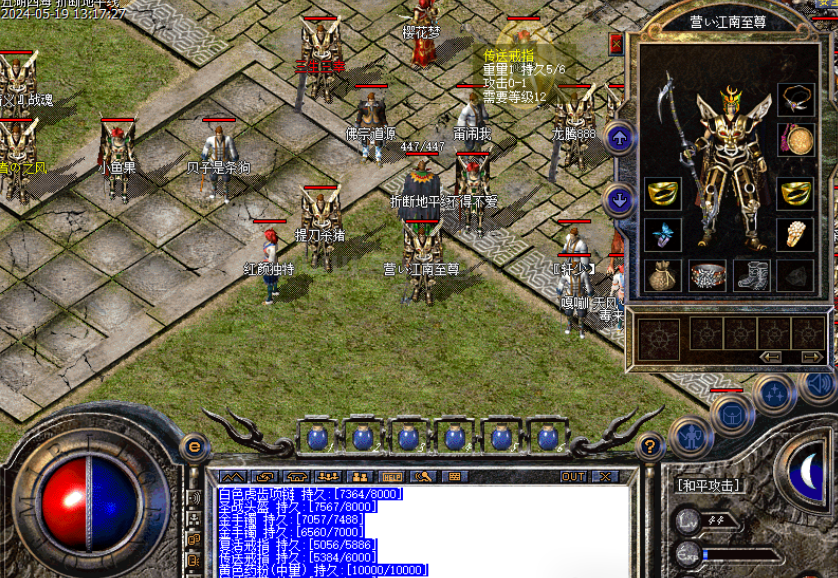
Task: Use the blue potion in belt slot 1
Action: click(x=317, y=437)
